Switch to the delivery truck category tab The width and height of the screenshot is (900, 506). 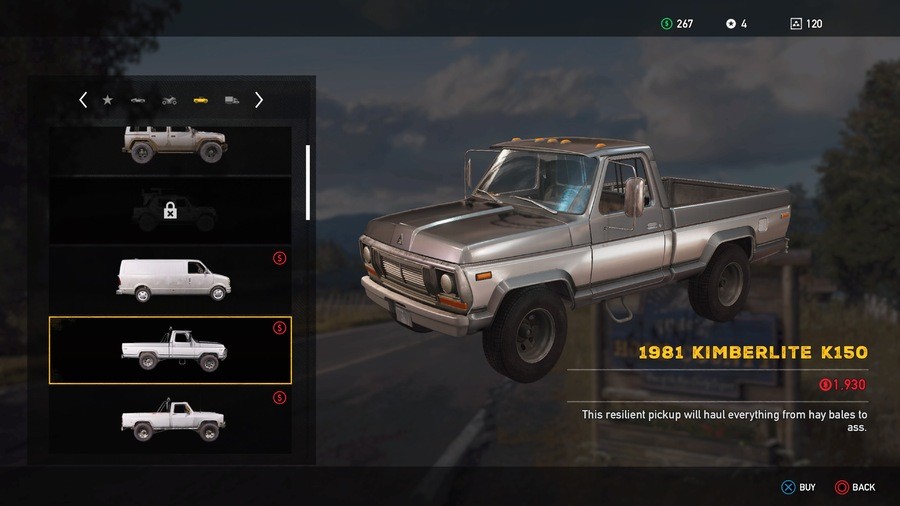232,100
